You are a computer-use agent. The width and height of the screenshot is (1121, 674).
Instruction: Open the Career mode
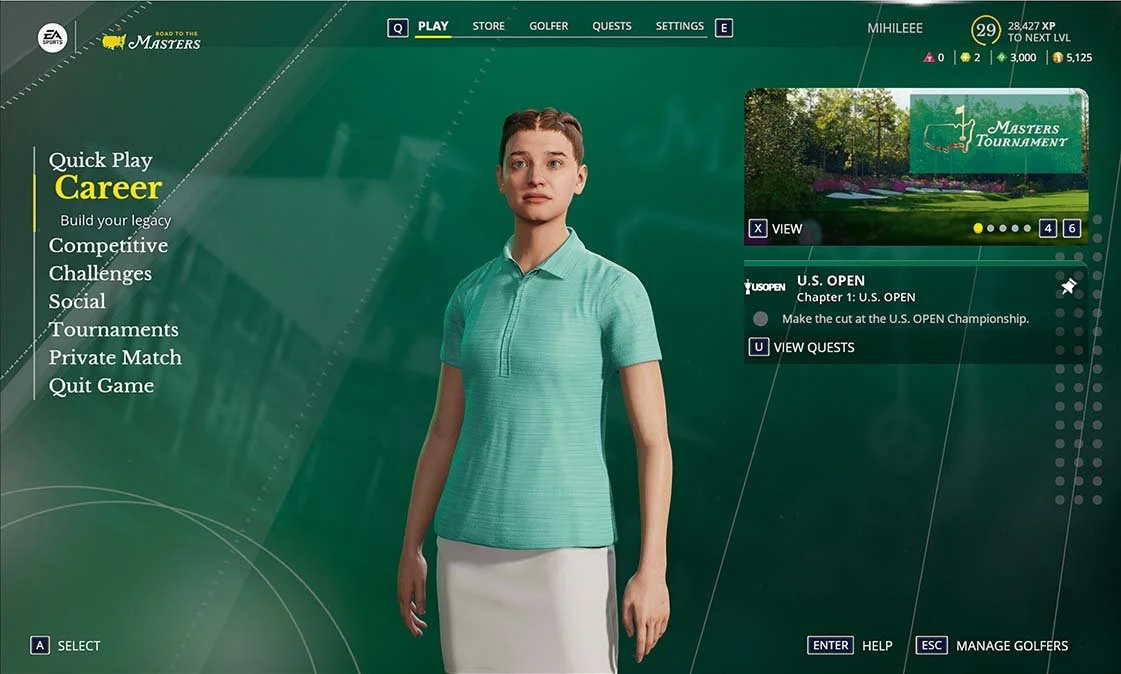coord(108,188)
